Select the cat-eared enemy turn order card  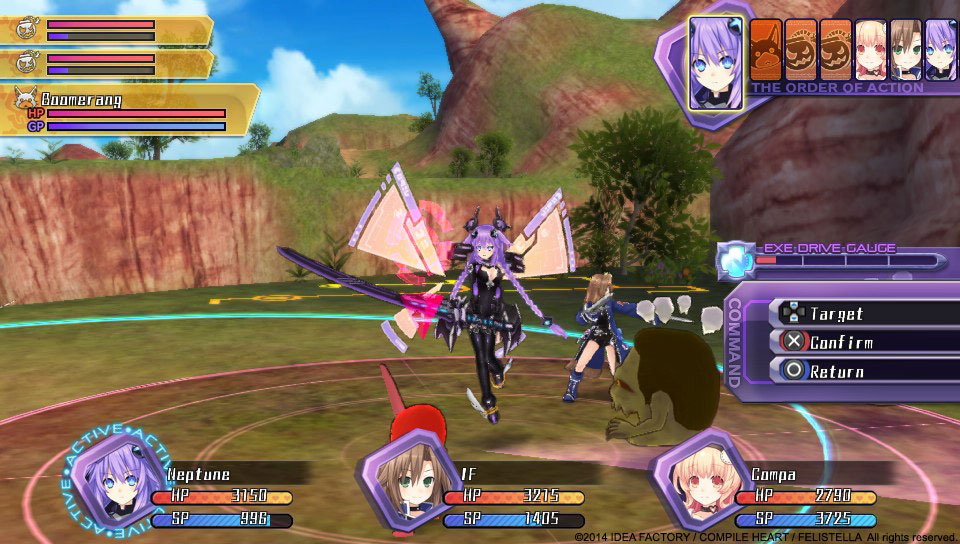[766, 48]
